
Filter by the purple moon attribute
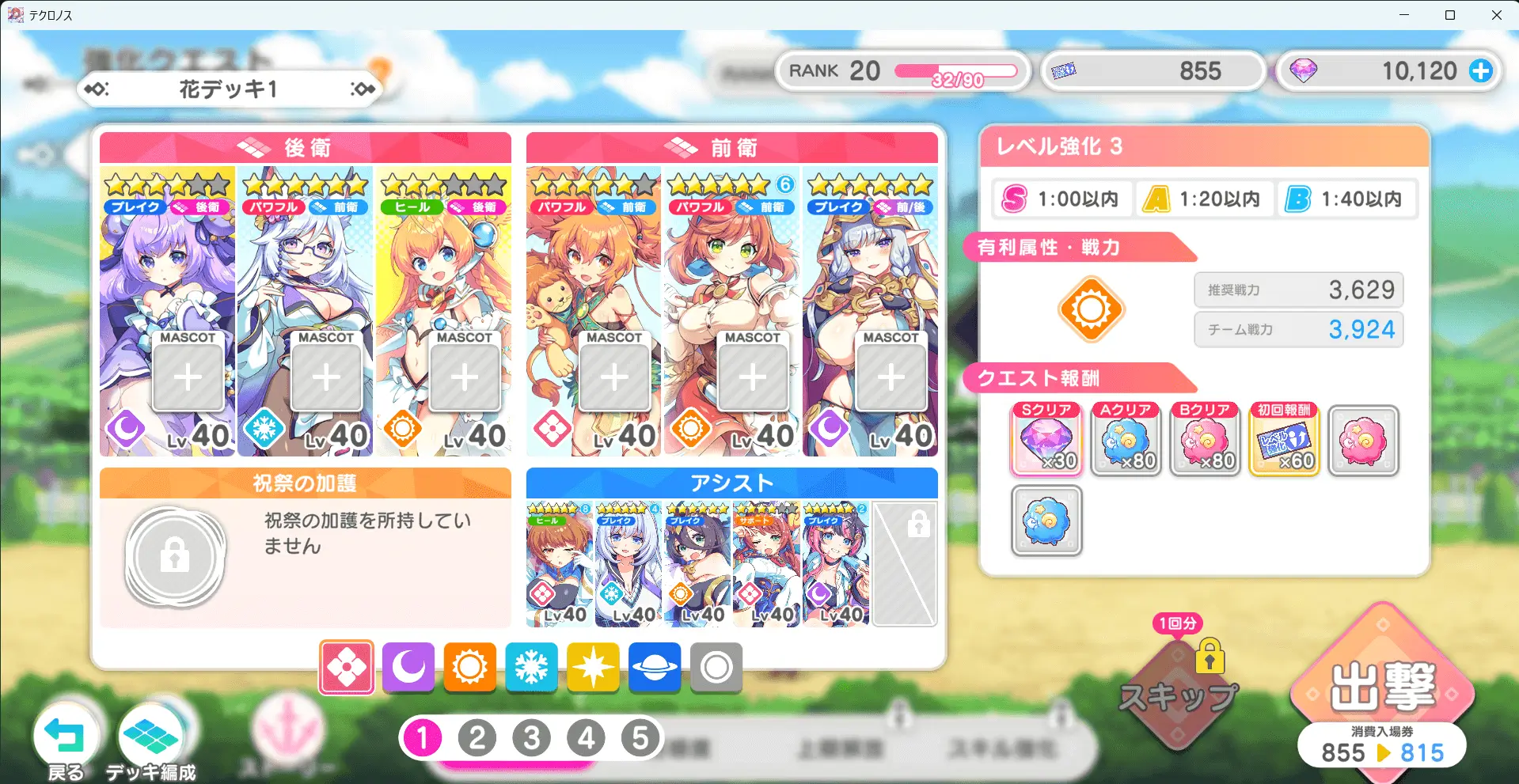click(408, 668)
